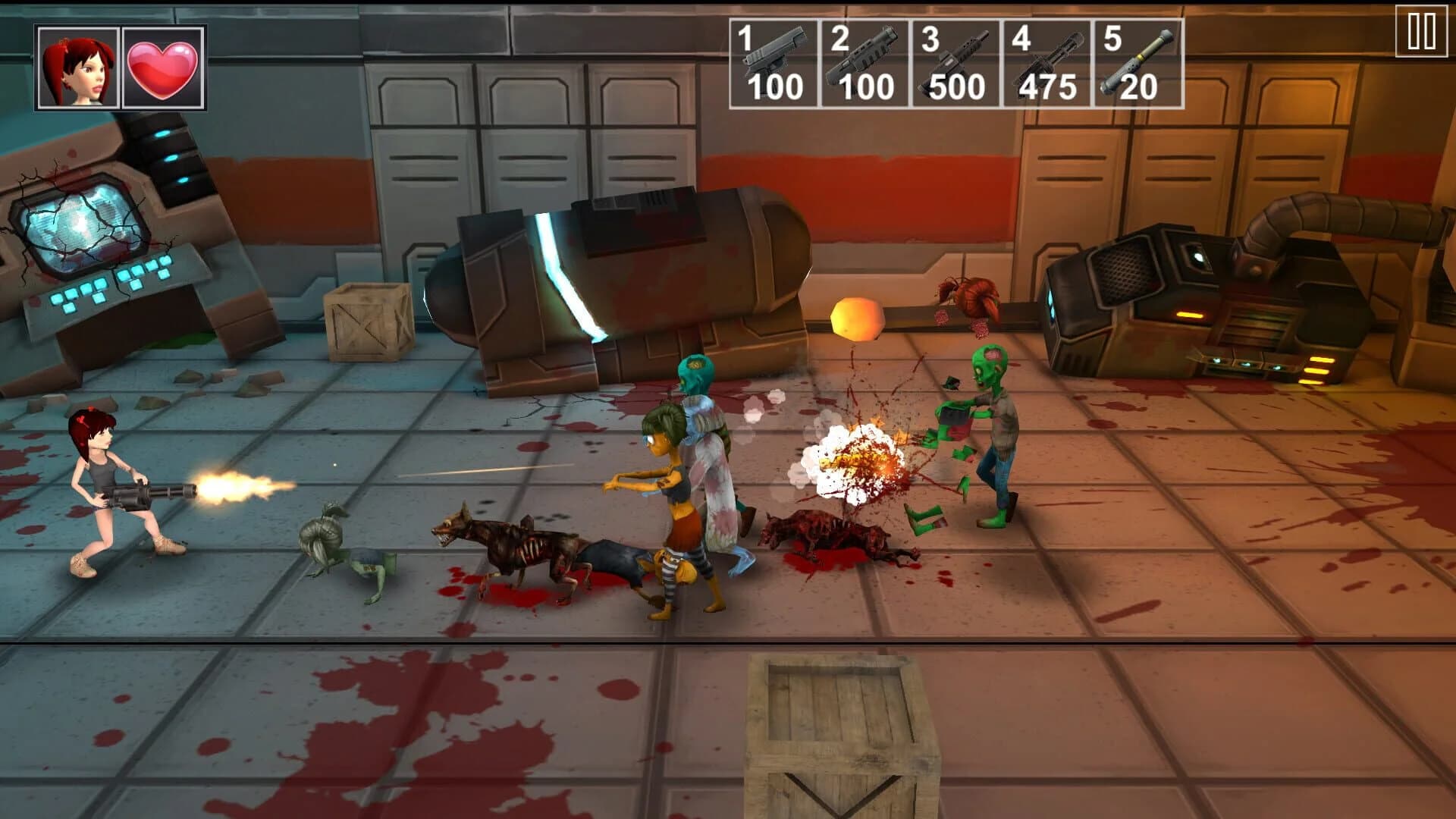
Task: Click the player status panel top-left
Action: pyautogui.click(x=121, y=65)
